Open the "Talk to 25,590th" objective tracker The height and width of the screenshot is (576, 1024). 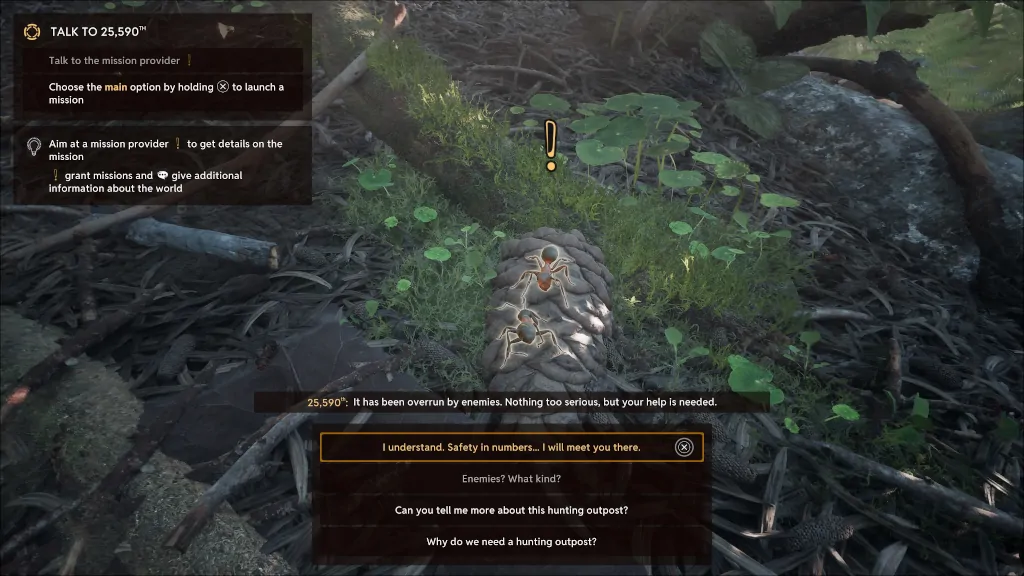tap(98, 32)
